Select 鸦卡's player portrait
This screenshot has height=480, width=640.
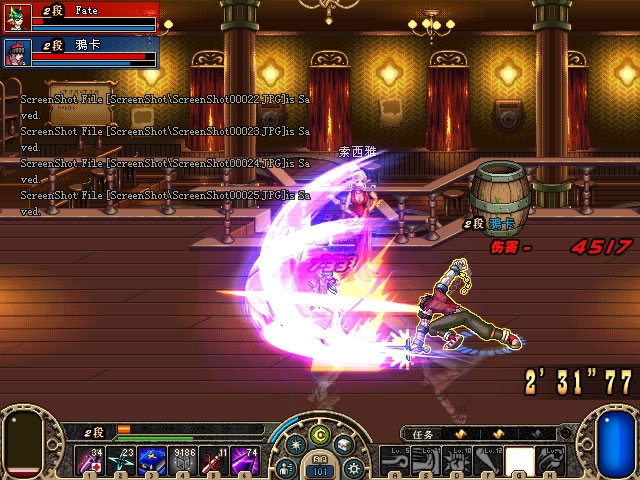pyautogui.click(x=19, y=51)
